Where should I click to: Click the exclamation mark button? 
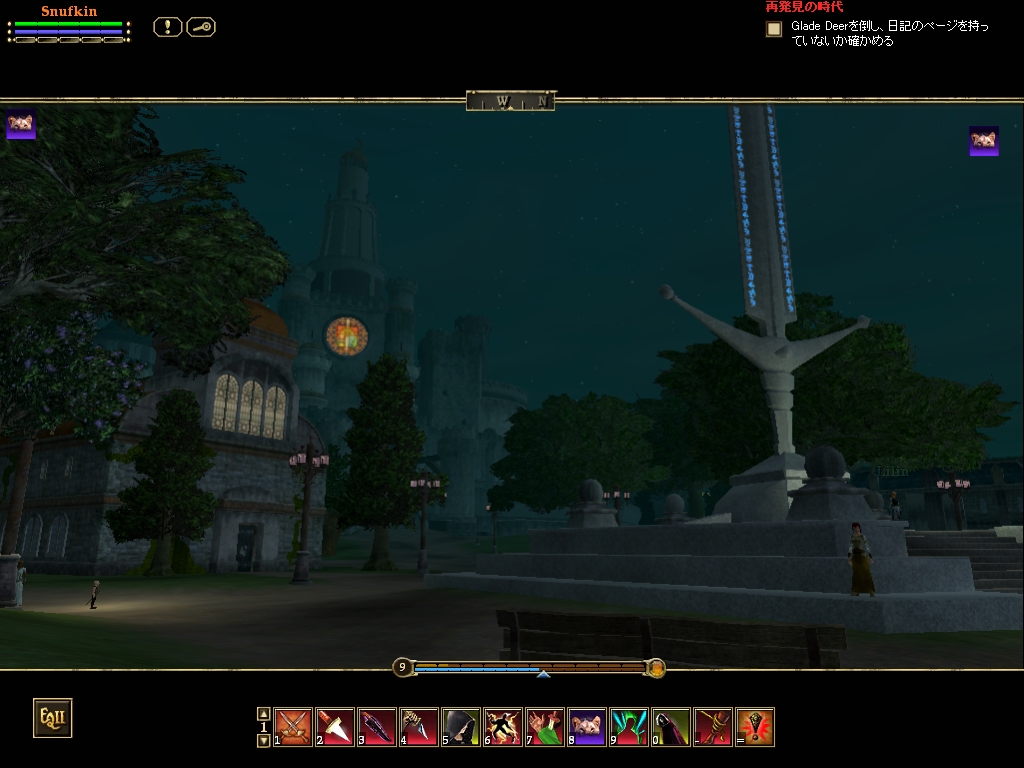pos(167,27)
